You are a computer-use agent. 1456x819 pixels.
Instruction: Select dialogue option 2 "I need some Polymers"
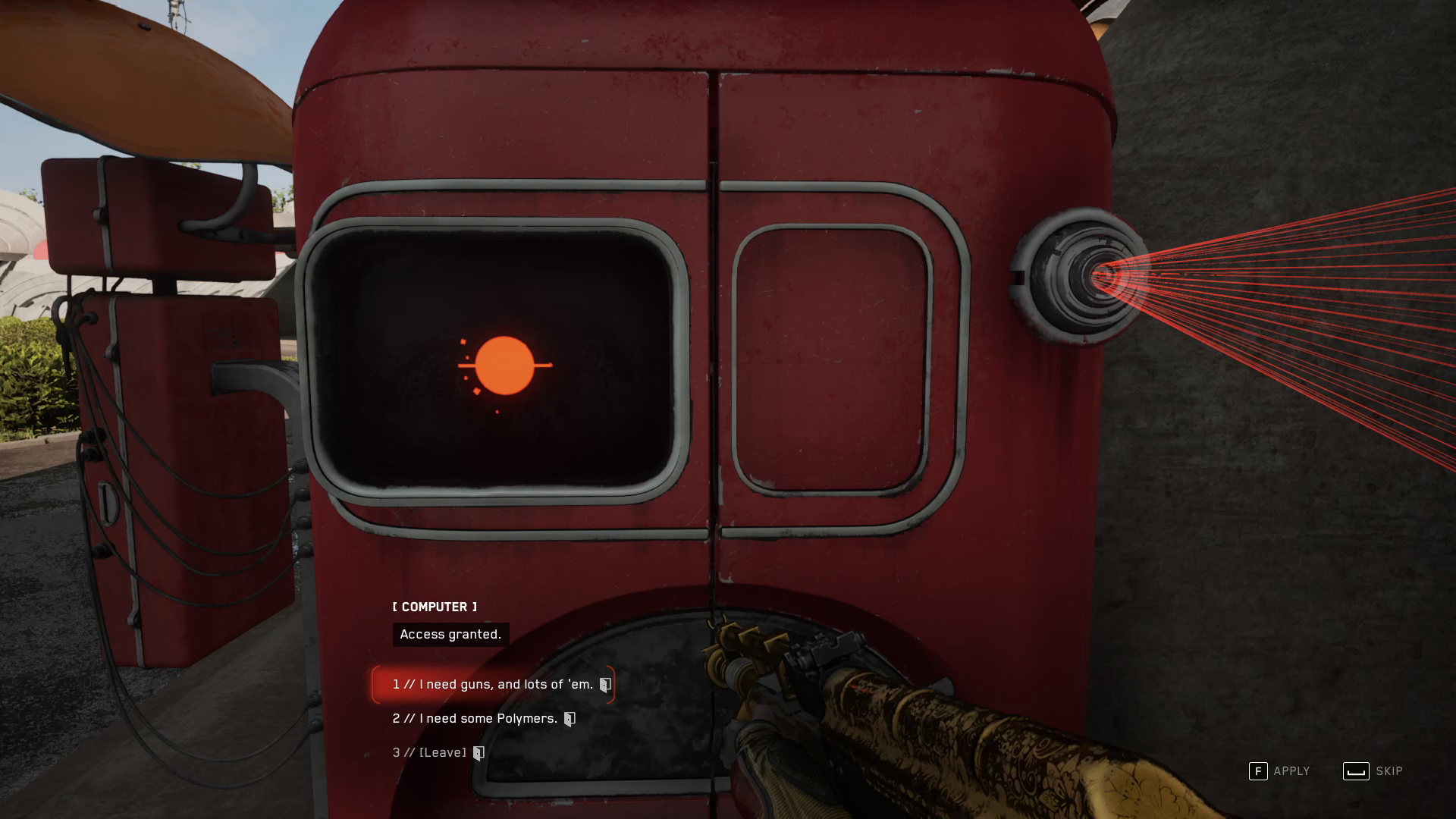point(474,718)
